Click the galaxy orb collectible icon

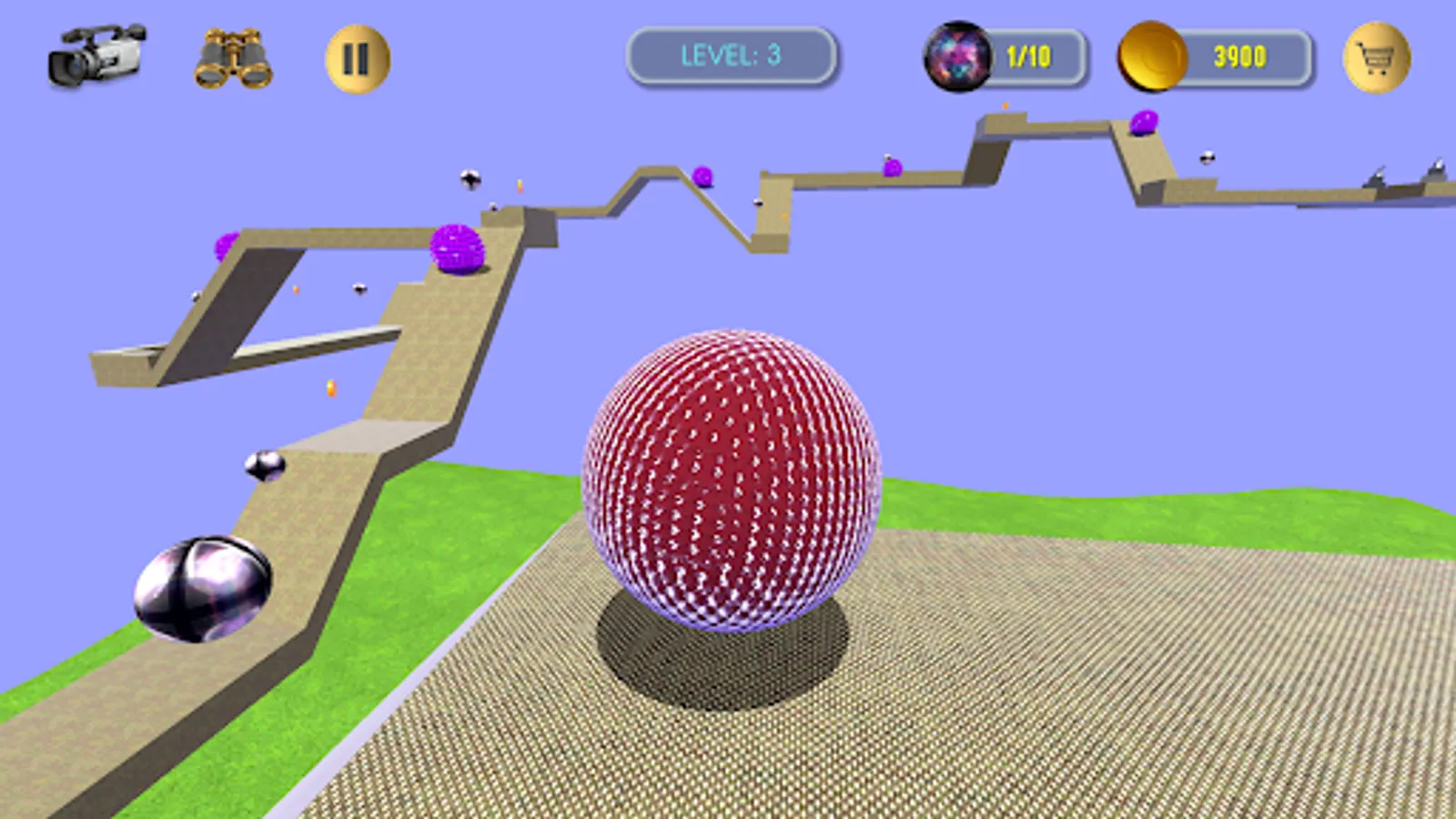[x=957, y=56]
